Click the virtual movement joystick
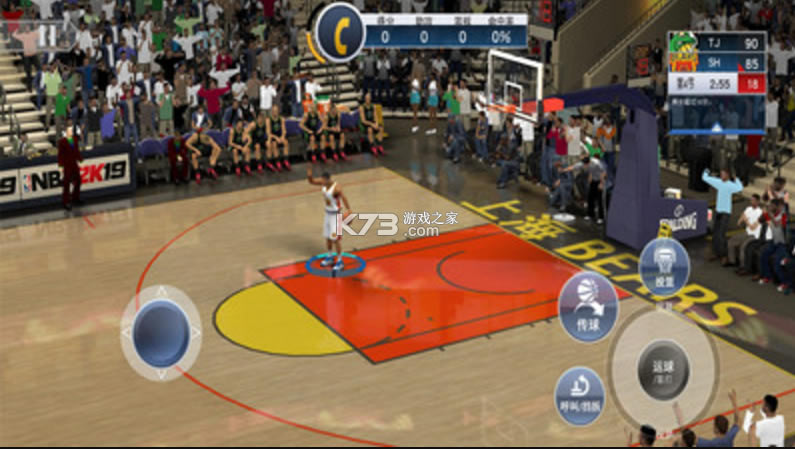Screen dimensions: 795x449 [x=161, y=333]
